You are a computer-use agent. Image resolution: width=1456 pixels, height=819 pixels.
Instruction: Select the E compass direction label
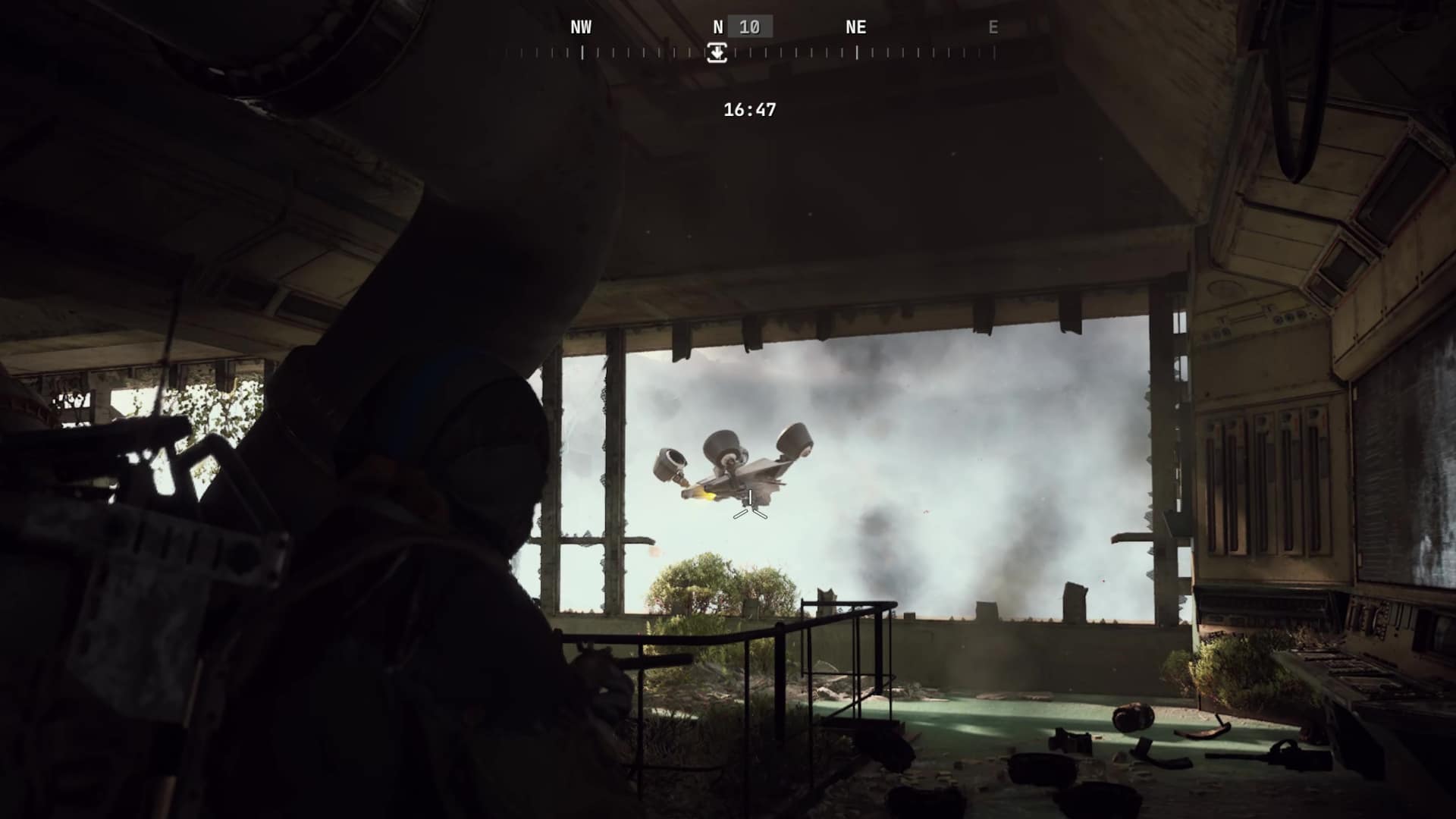[993, 28]
